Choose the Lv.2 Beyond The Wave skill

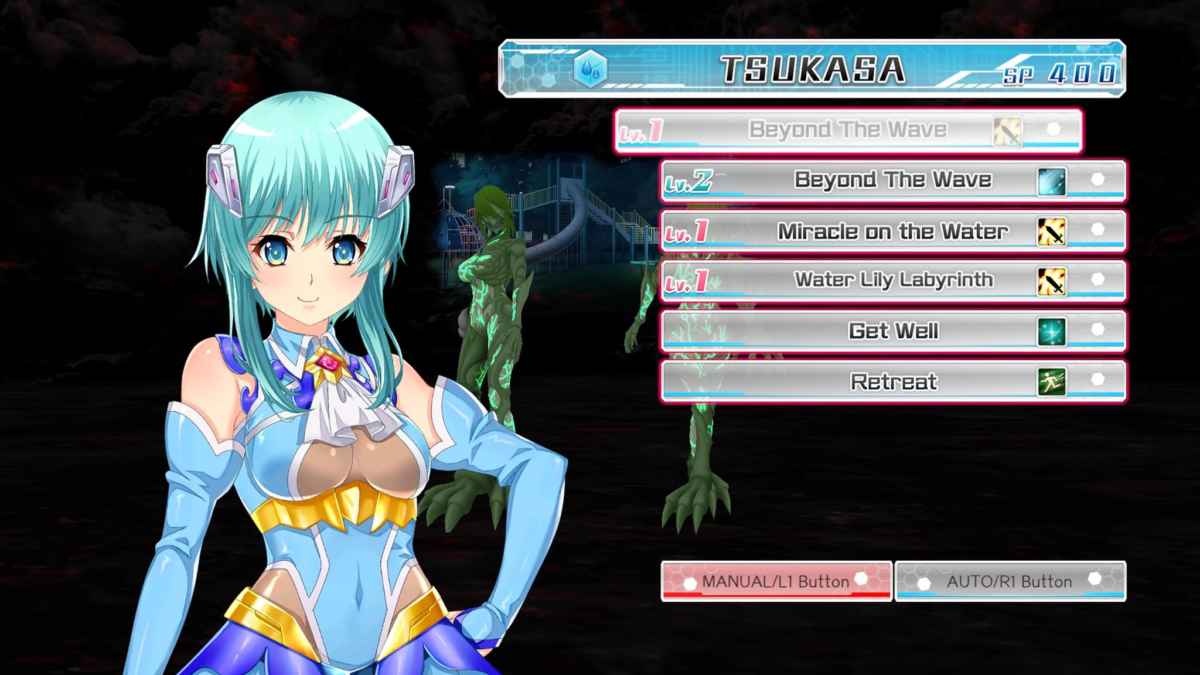pos(893,181)
